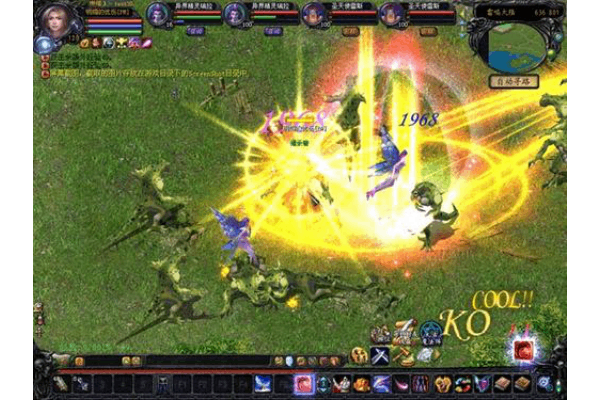Activate the glowing red skill on the hotbar

point(305,383)
